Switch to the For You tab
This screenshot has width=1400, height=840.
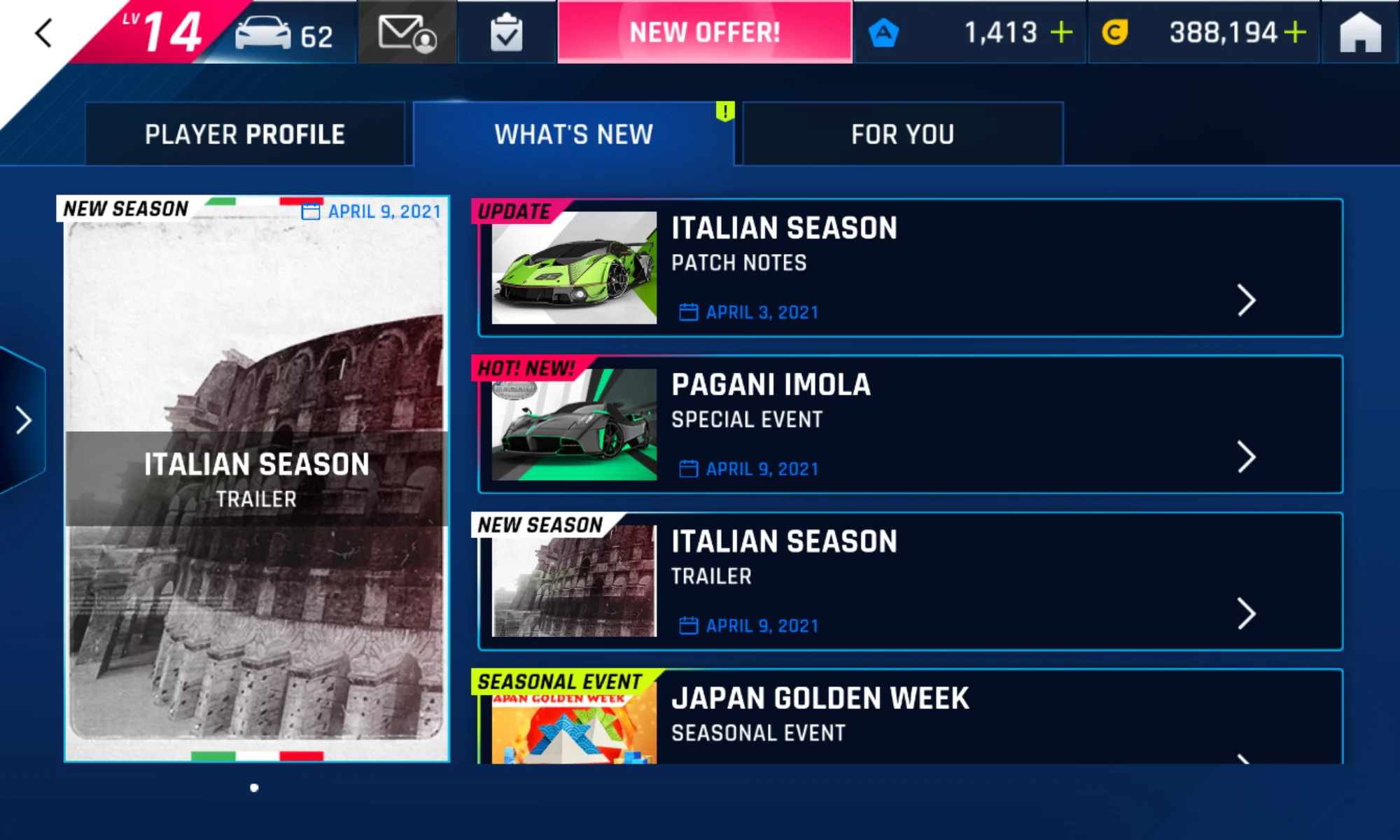[x=902, y=134]
